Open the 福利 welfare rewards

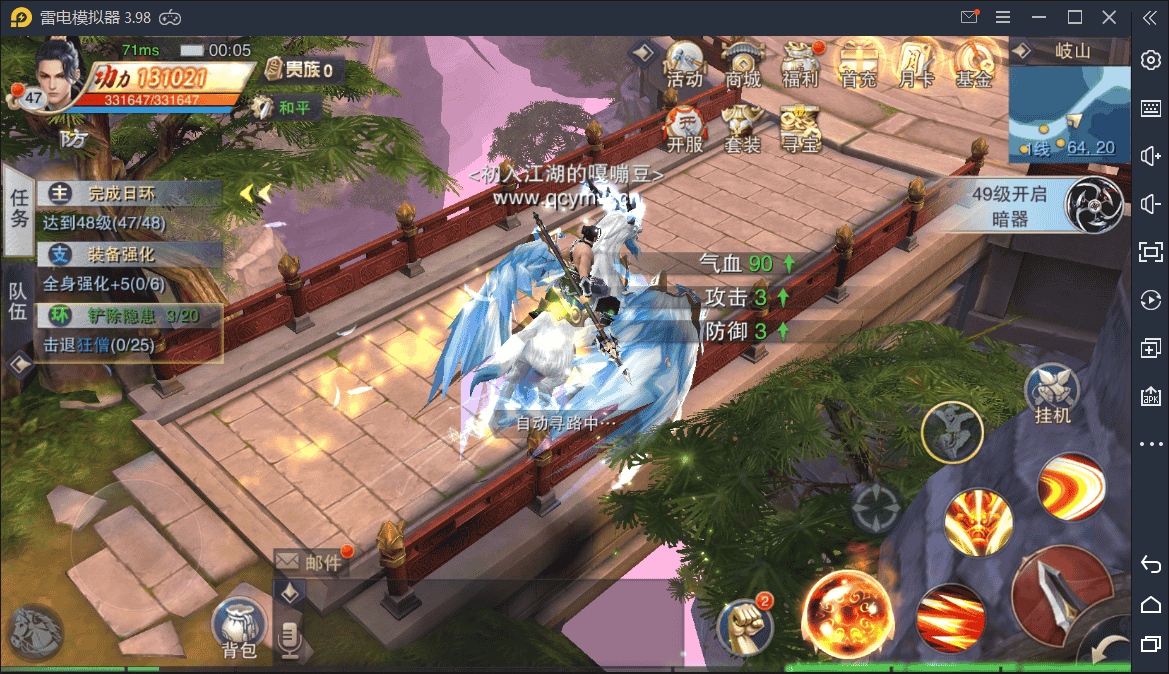click(801, 65)
